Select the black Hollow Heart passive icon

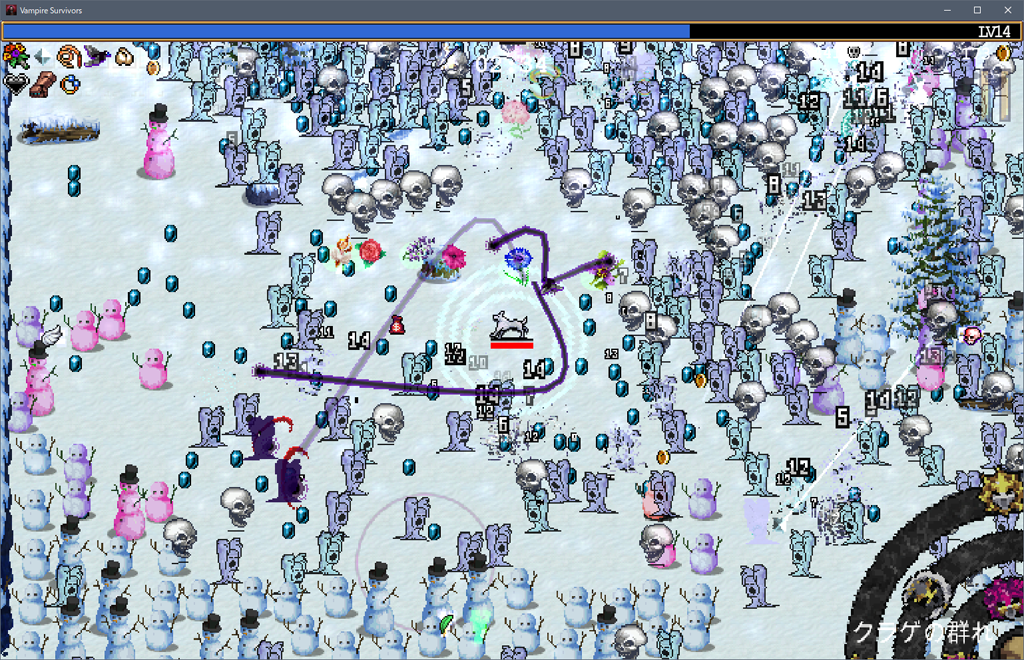[15, 84]
